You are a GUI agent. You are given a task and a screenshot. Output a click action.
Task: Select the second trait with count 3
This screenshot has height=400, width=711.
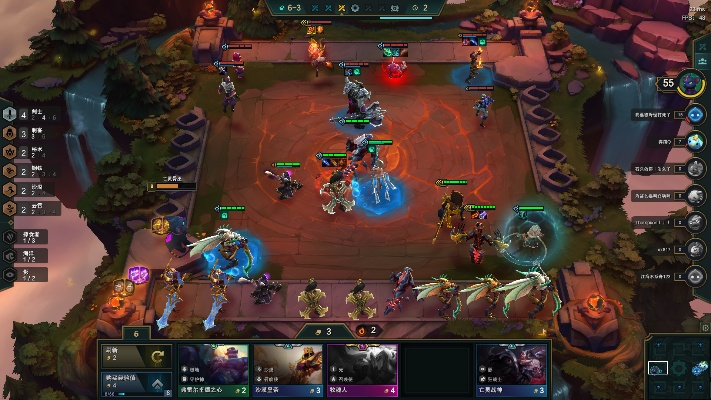(x=25, y=133)
